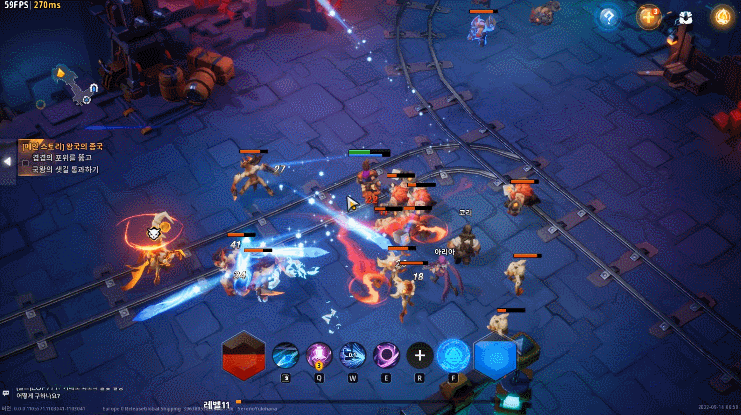Trigger the blue W skill

coord(352,355)
